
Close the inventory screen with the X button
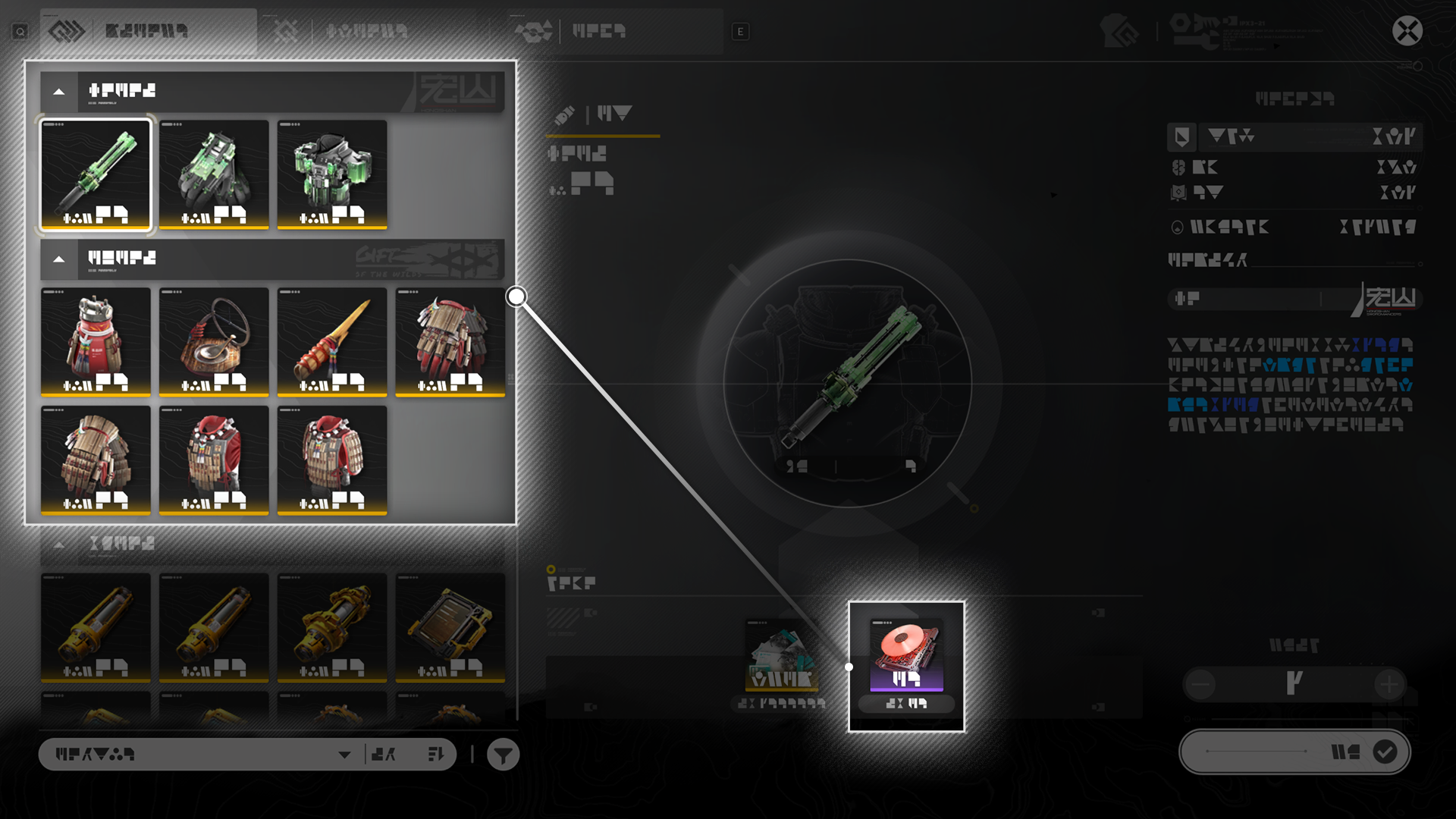tap(1407, 31)
